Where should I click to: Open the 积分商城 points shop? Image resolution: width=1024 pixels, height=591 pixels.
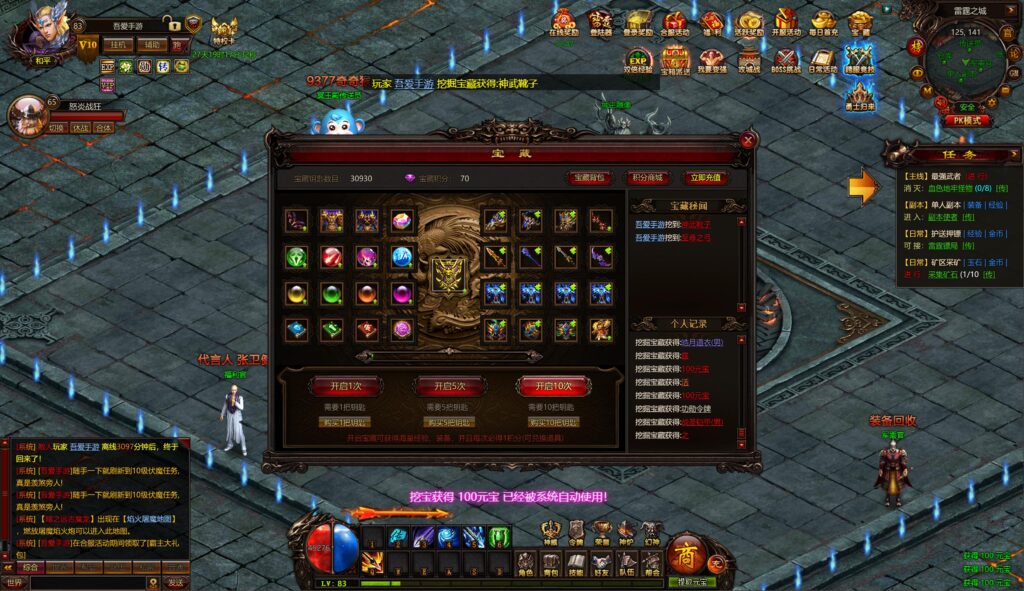click(x=647, y=178)
